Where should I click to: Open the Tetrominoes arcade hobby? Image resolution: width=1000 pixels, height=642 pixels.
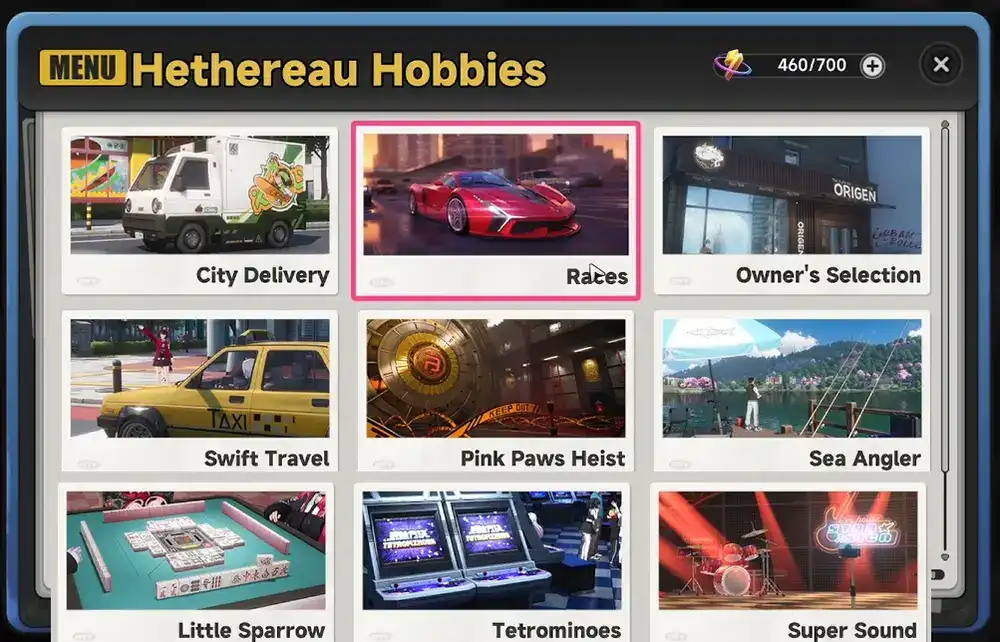(492, 560)
